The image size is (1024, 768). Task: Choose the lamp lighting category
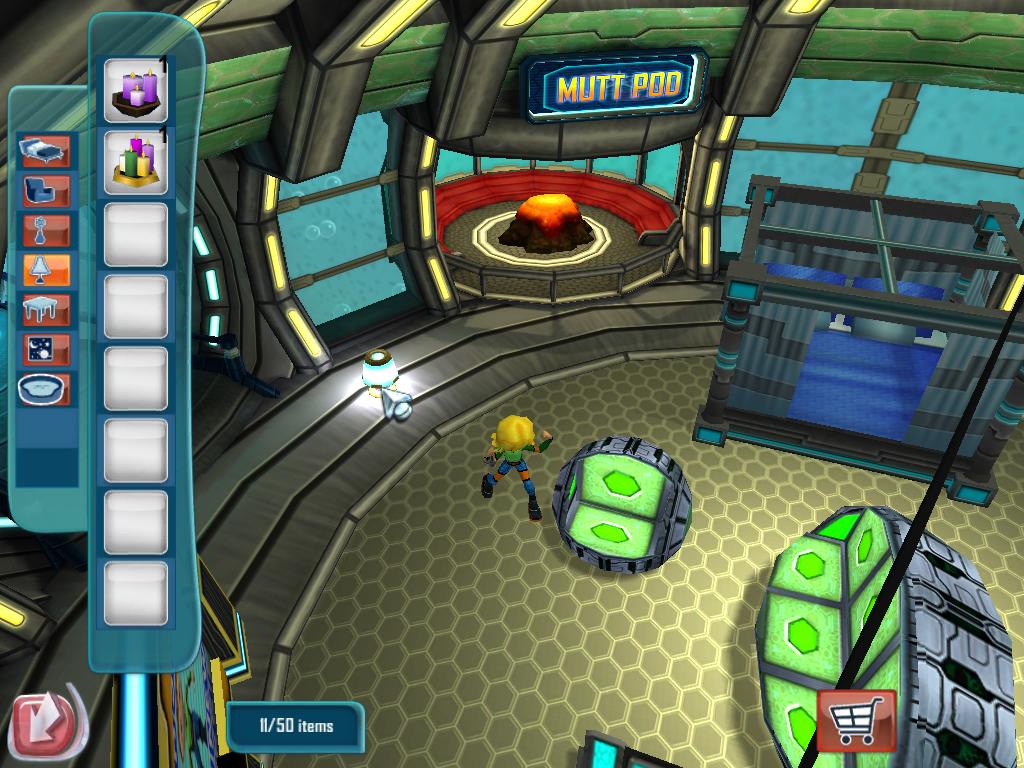(x=46, y=269)
